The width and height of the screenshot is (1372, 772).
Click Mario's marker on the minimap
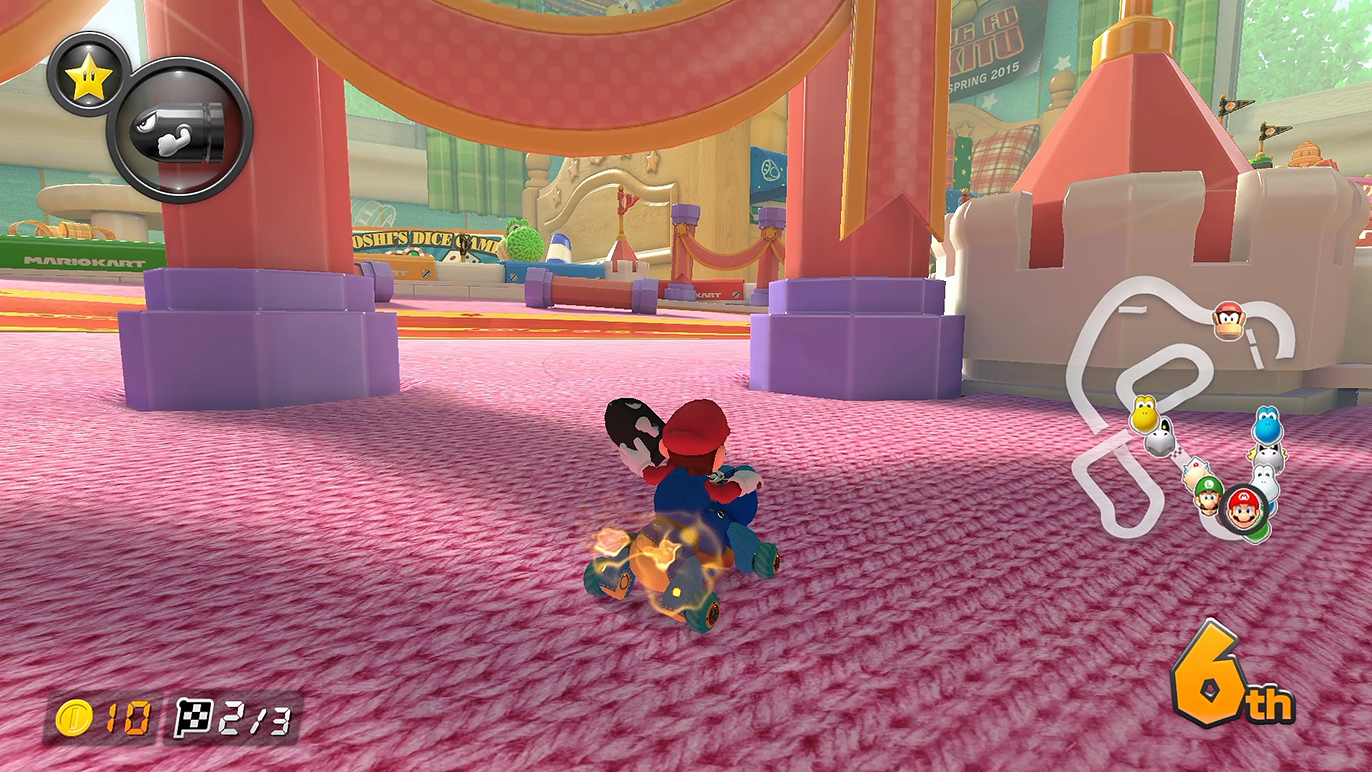click(x=1243, y=511)
